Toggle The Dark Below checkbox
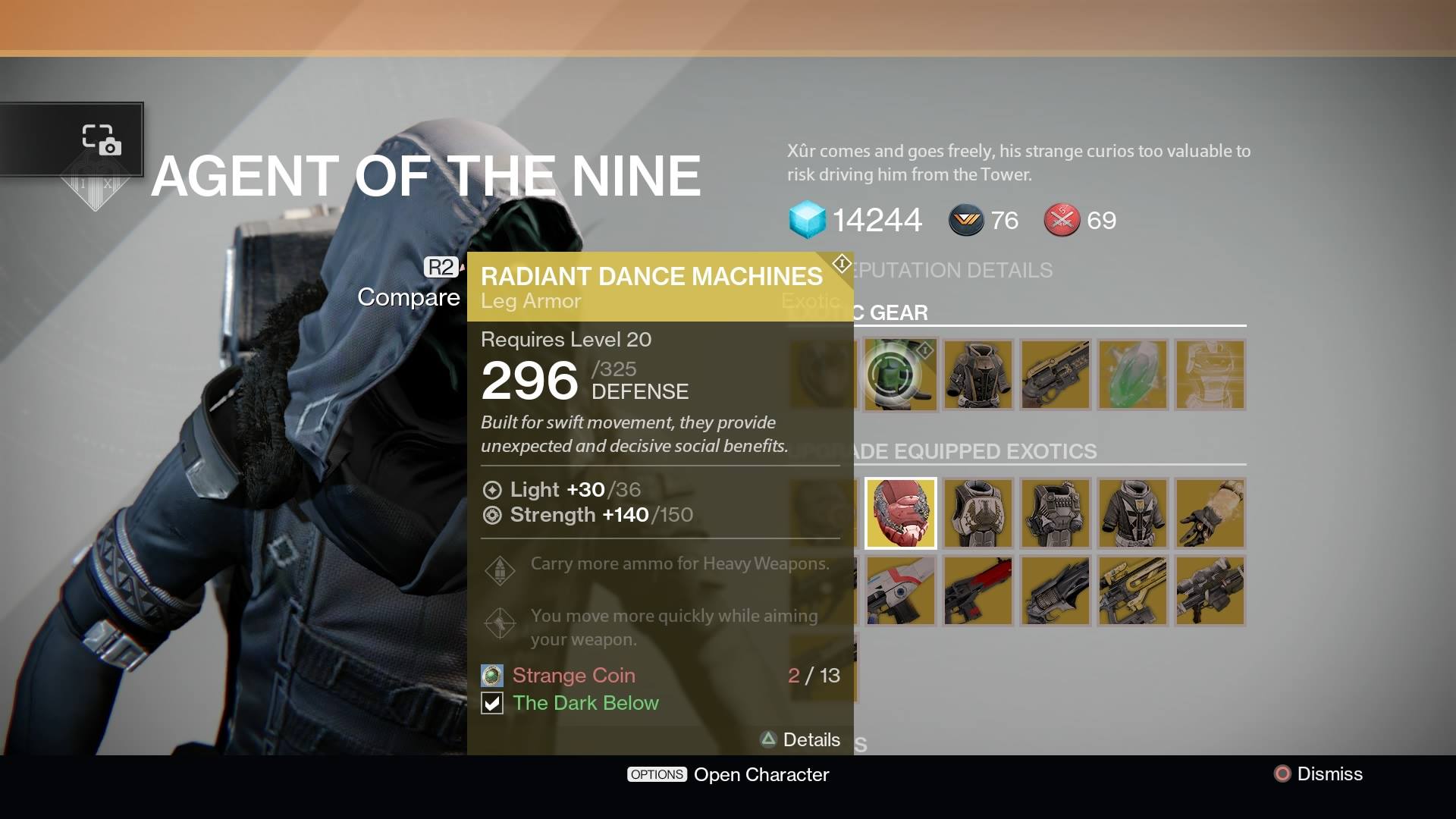The image size is (1456, 819). [493, 703]
